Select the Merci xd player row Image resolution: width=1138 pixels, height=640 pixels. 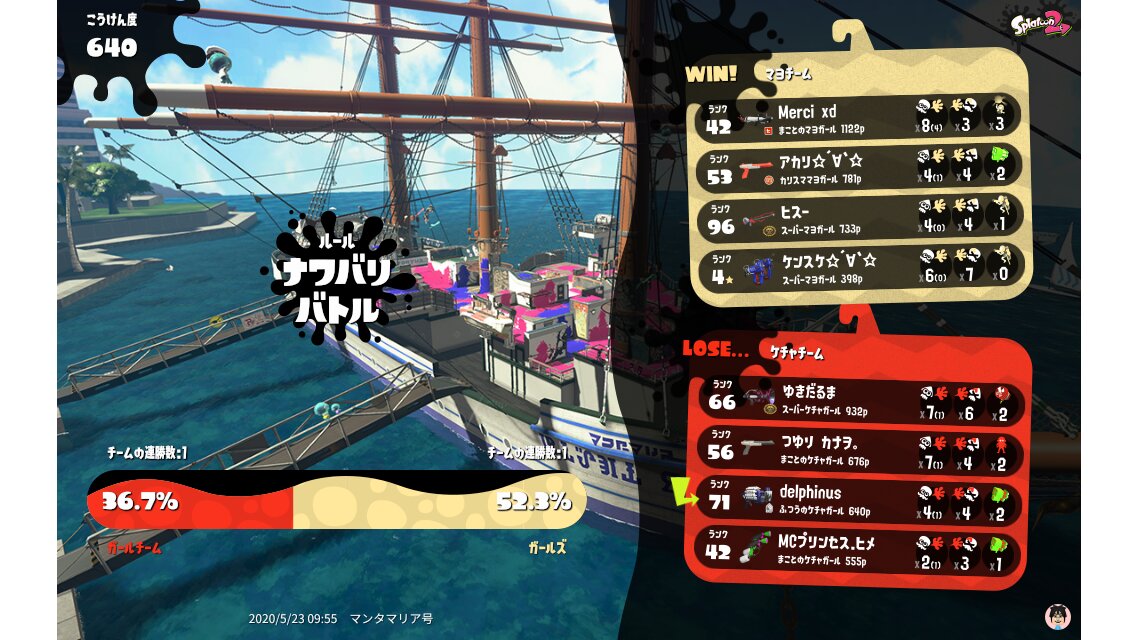click(858, 118)
